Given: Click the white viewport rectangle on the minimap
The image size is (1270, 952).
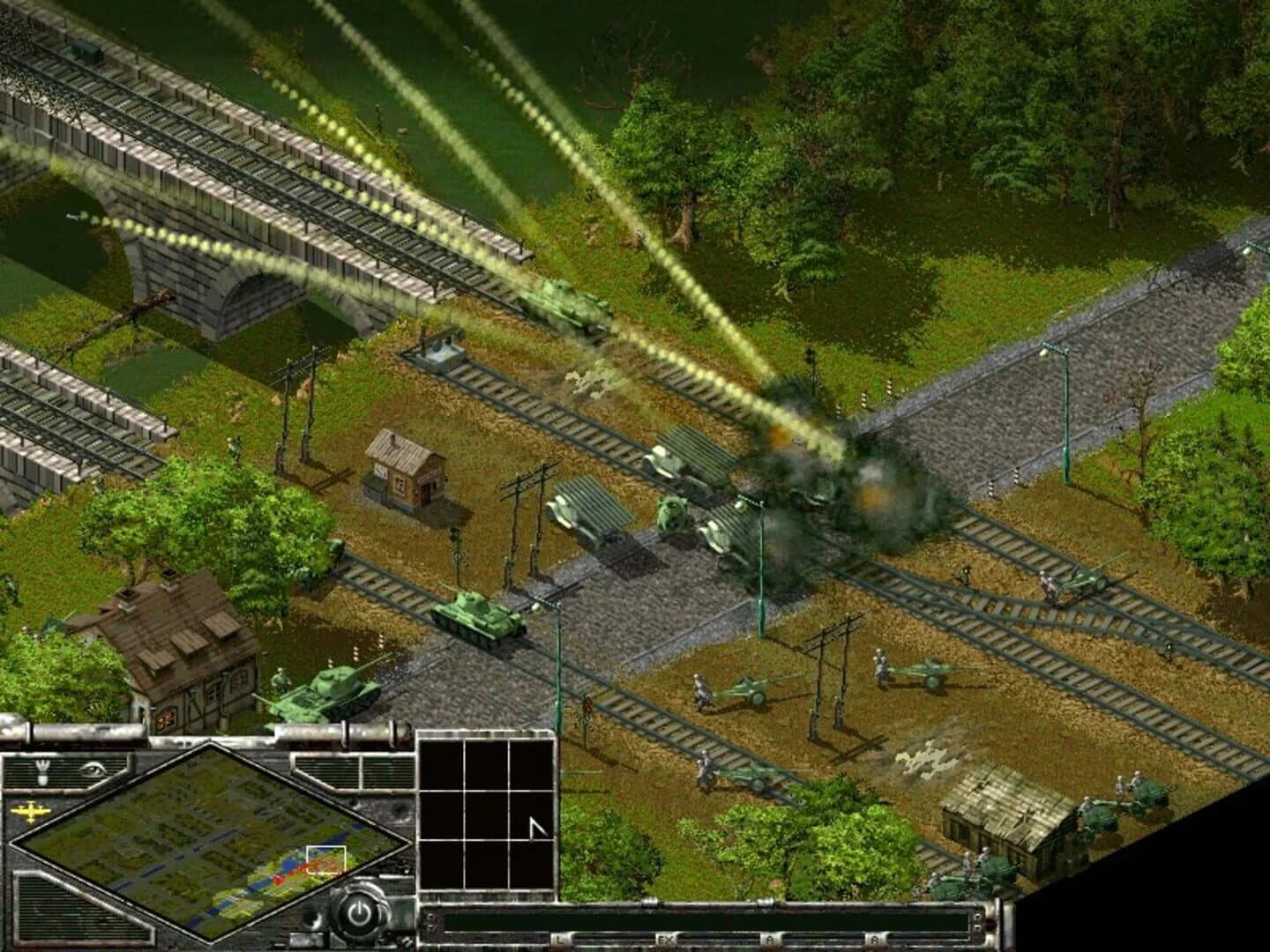Looking at the screenshot, I should pyautogui.click(x=326, y=858).
